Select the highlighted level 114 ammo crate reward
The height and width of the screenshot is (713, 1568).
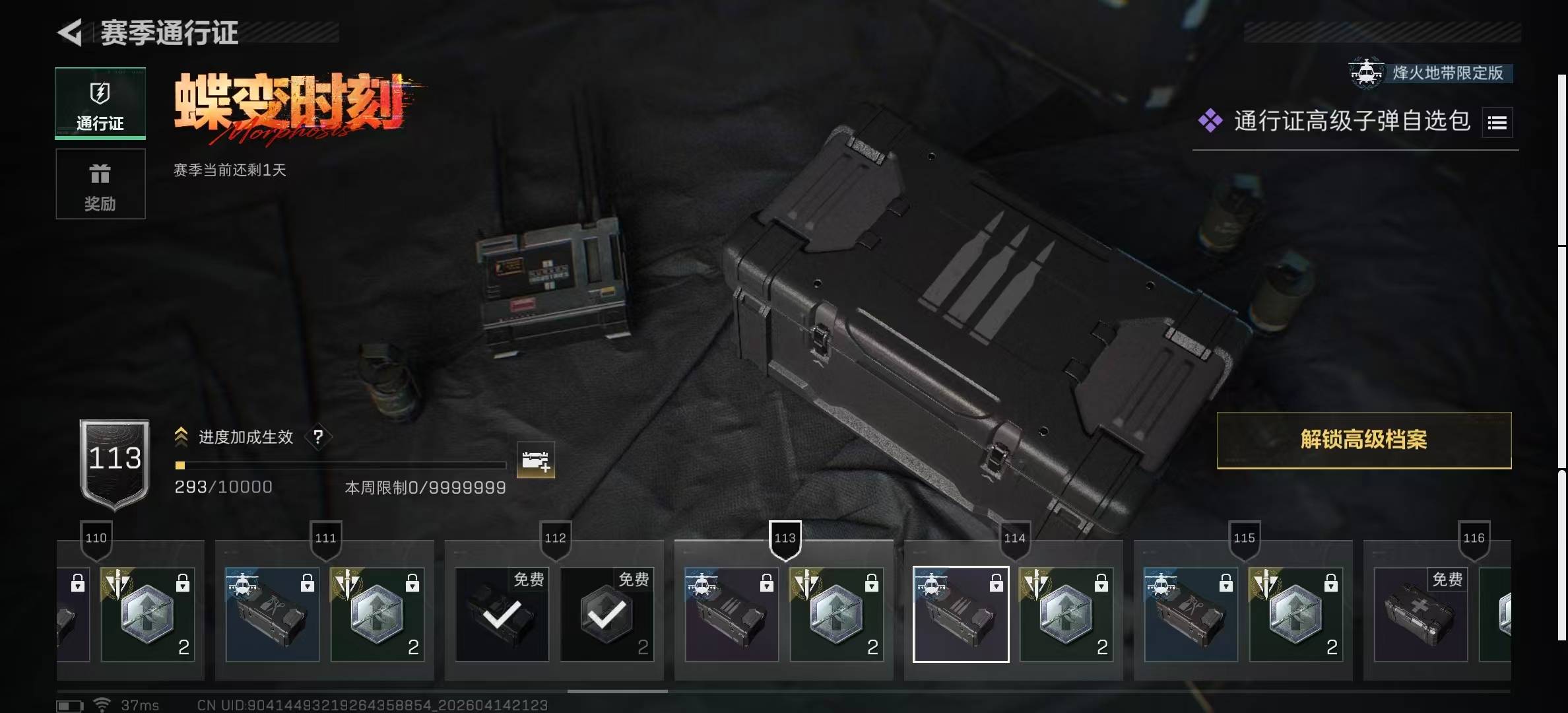click(960, 614)
